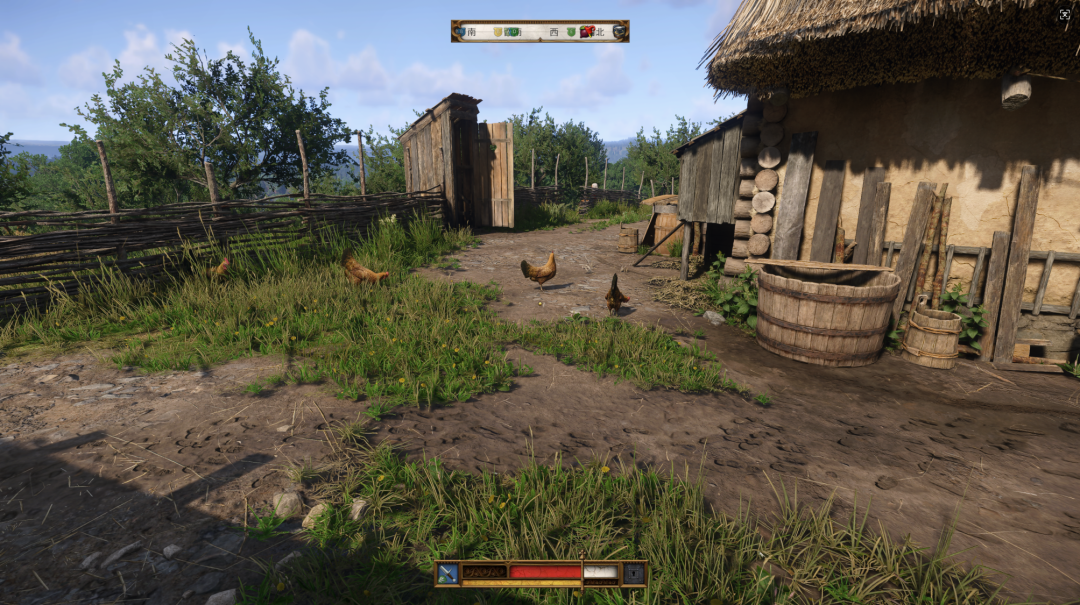Toggle the fullscreen view overlay button
Viewport: 1080px width, 605px height.
click(1064, 15)
